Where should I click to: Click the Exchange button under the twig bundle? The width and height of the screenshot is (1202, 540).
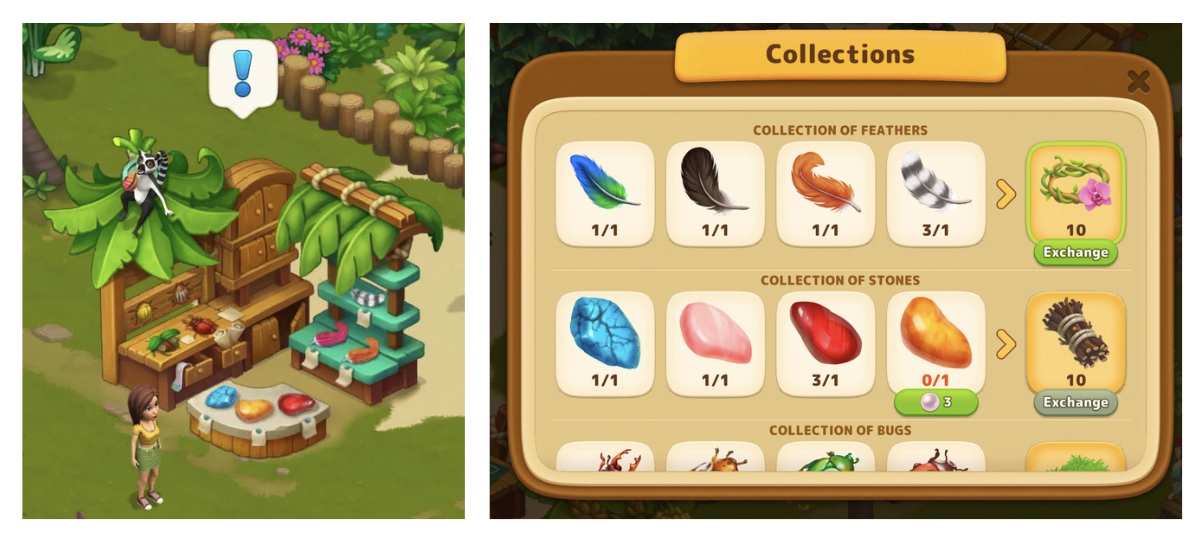pyautogui.click(x=1075, y=403)
